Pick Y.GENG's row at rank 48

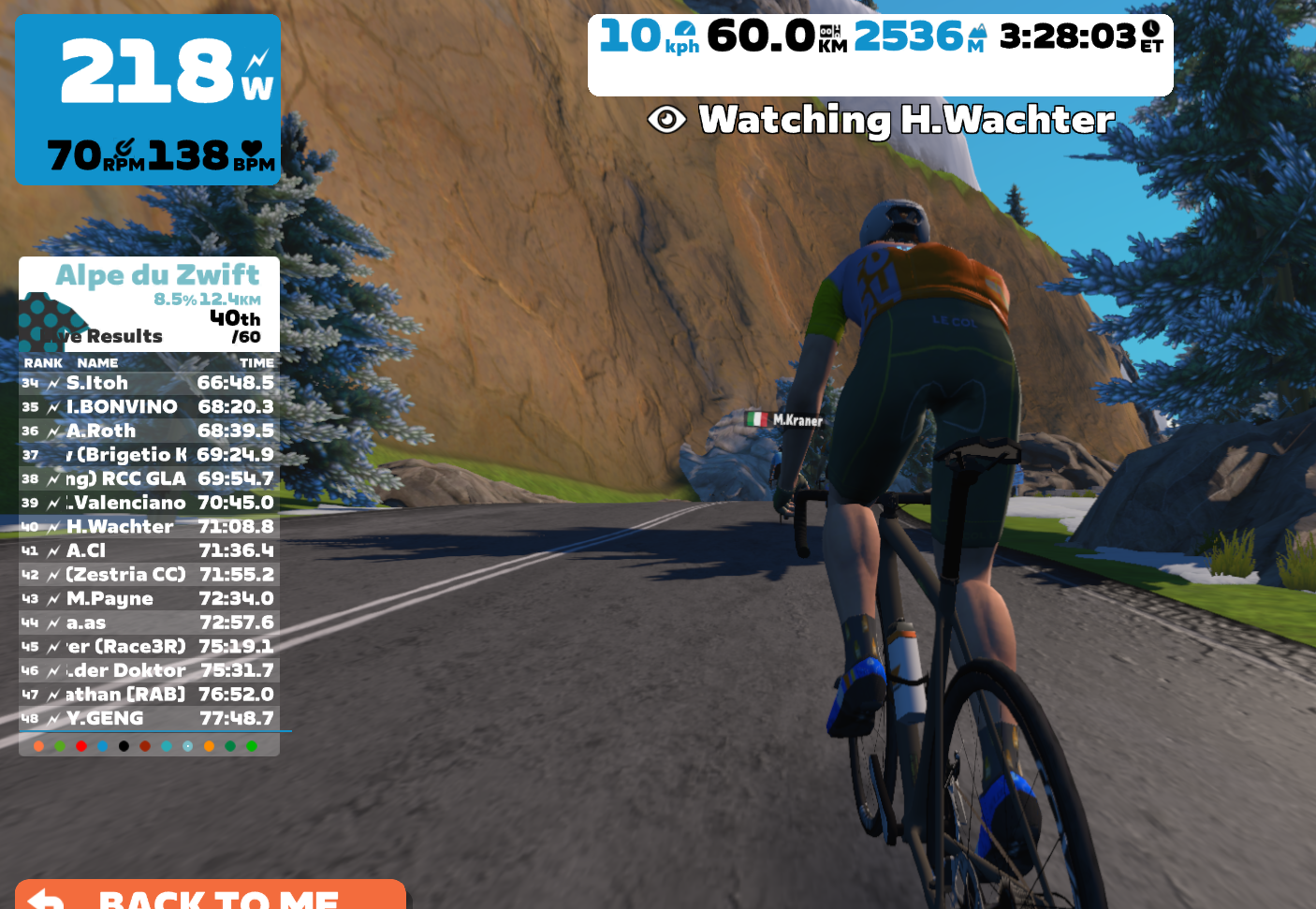pos(149,719)
